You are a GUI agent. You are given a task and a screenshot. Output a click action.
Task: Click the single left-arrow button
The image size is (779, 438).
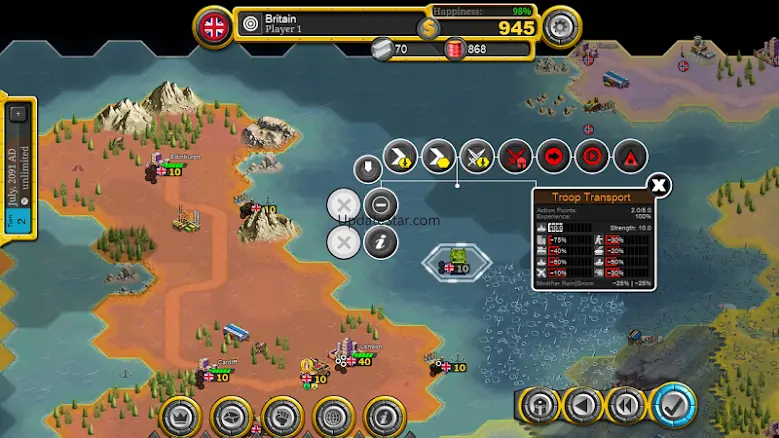point(582,406)
